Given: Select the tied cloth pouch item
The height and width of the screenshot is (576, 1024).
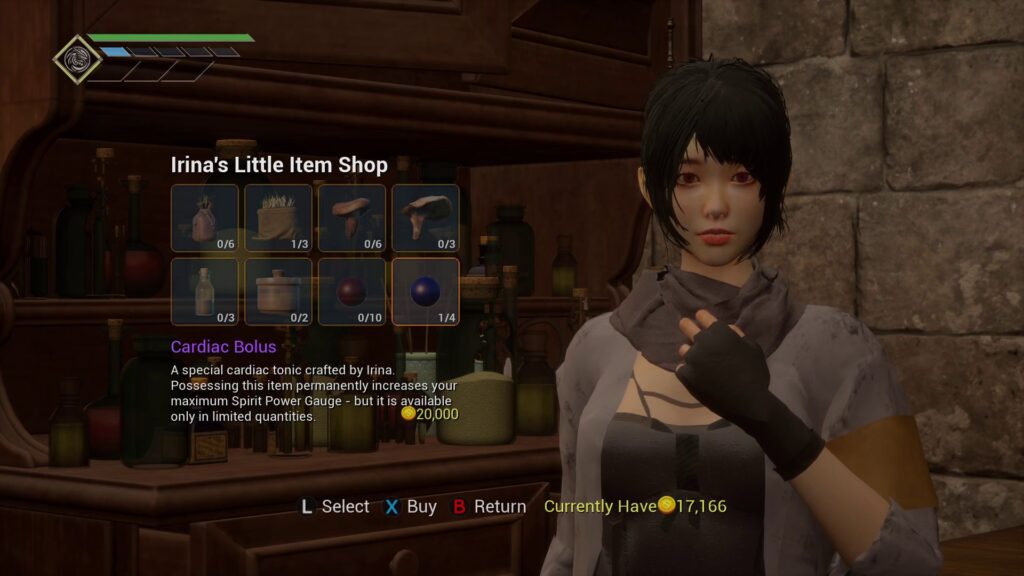Looking at the screenshot, I should click(205, 218).
